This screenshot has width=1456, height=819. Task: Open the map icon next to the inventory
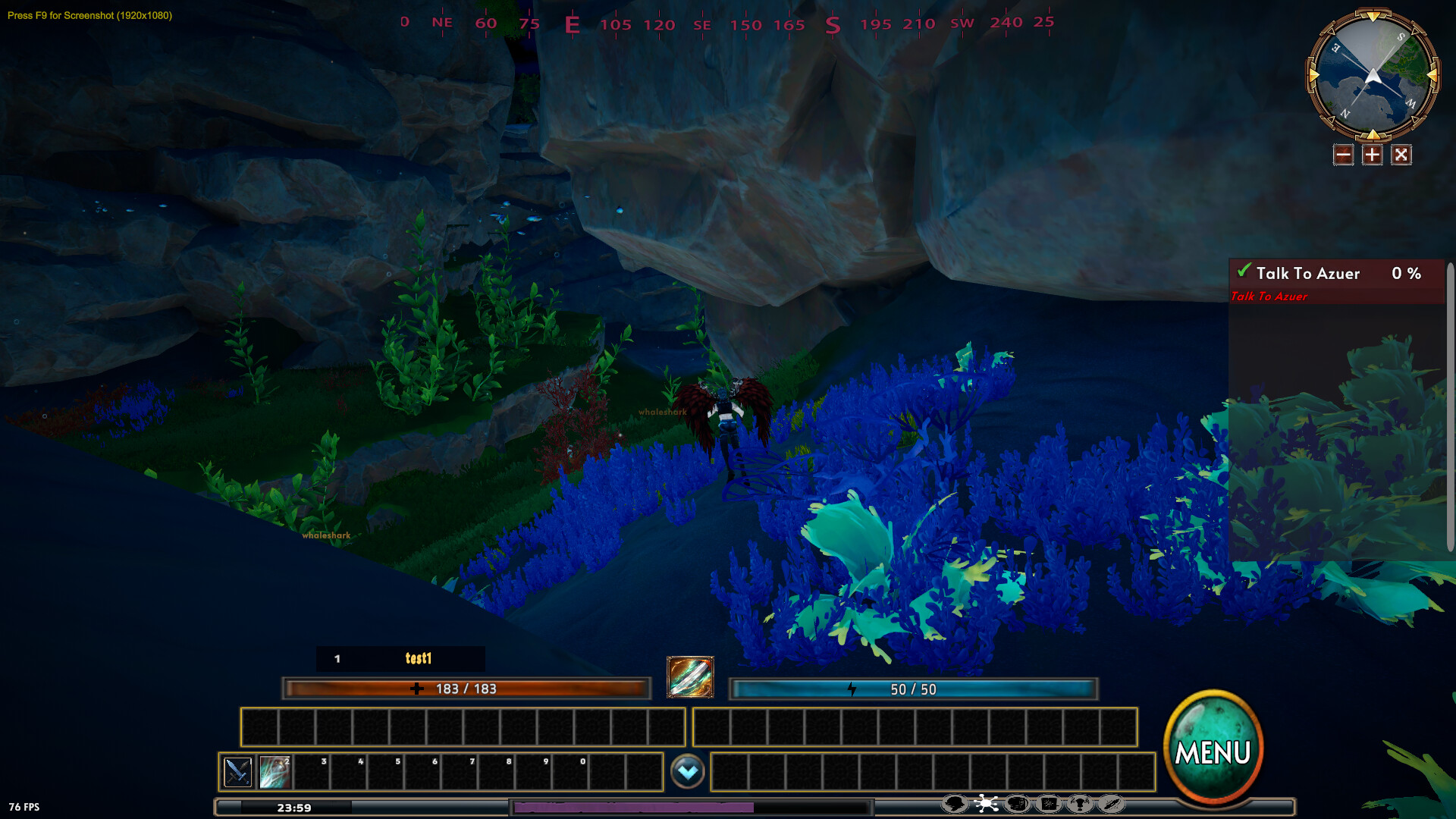pyautogui.click(x=1048, y=802)
